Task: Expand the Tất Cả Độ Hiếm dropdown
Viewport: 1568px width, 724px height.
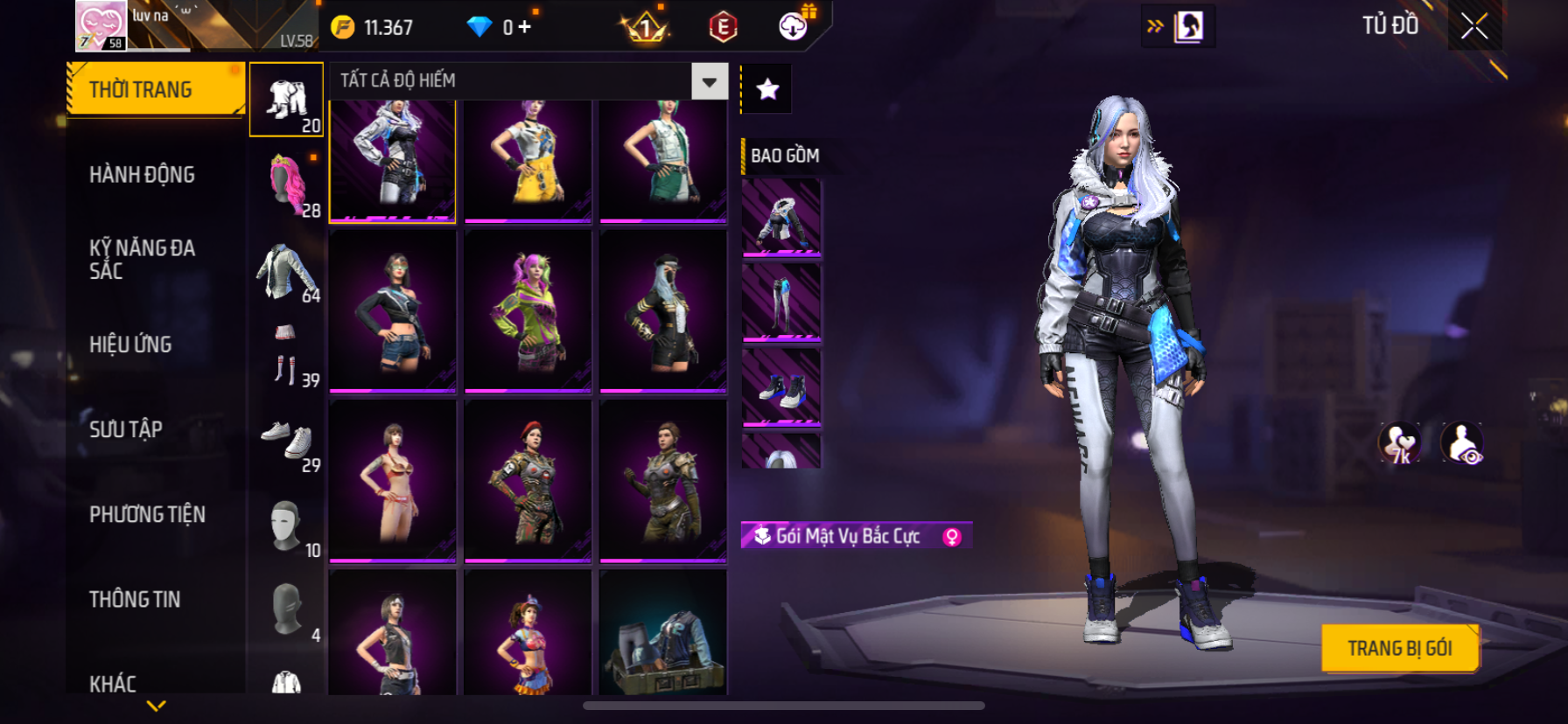Action: tap(709, 81)
